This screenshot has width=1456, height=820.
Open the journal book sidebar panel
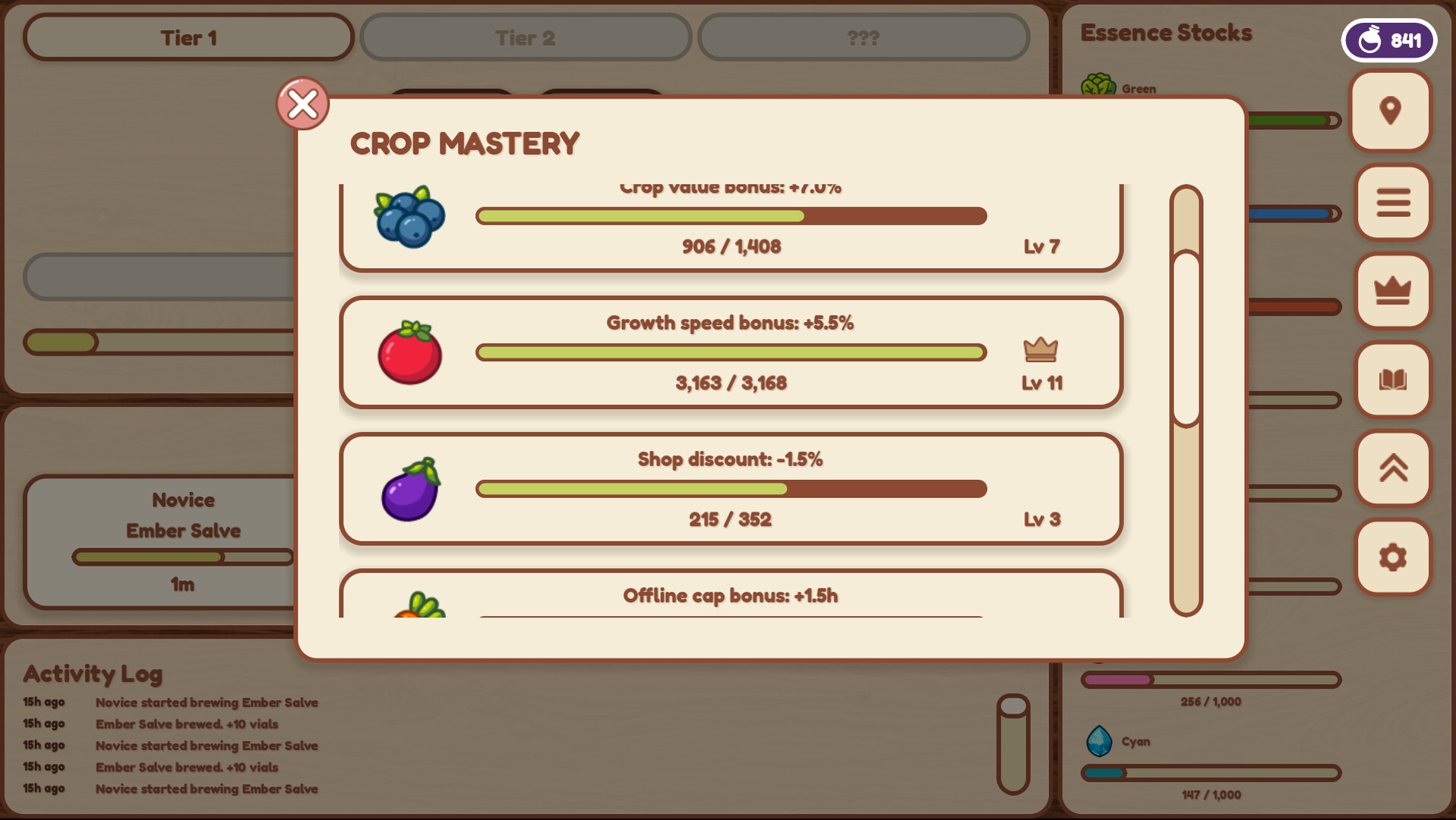tap(1391, 380)
